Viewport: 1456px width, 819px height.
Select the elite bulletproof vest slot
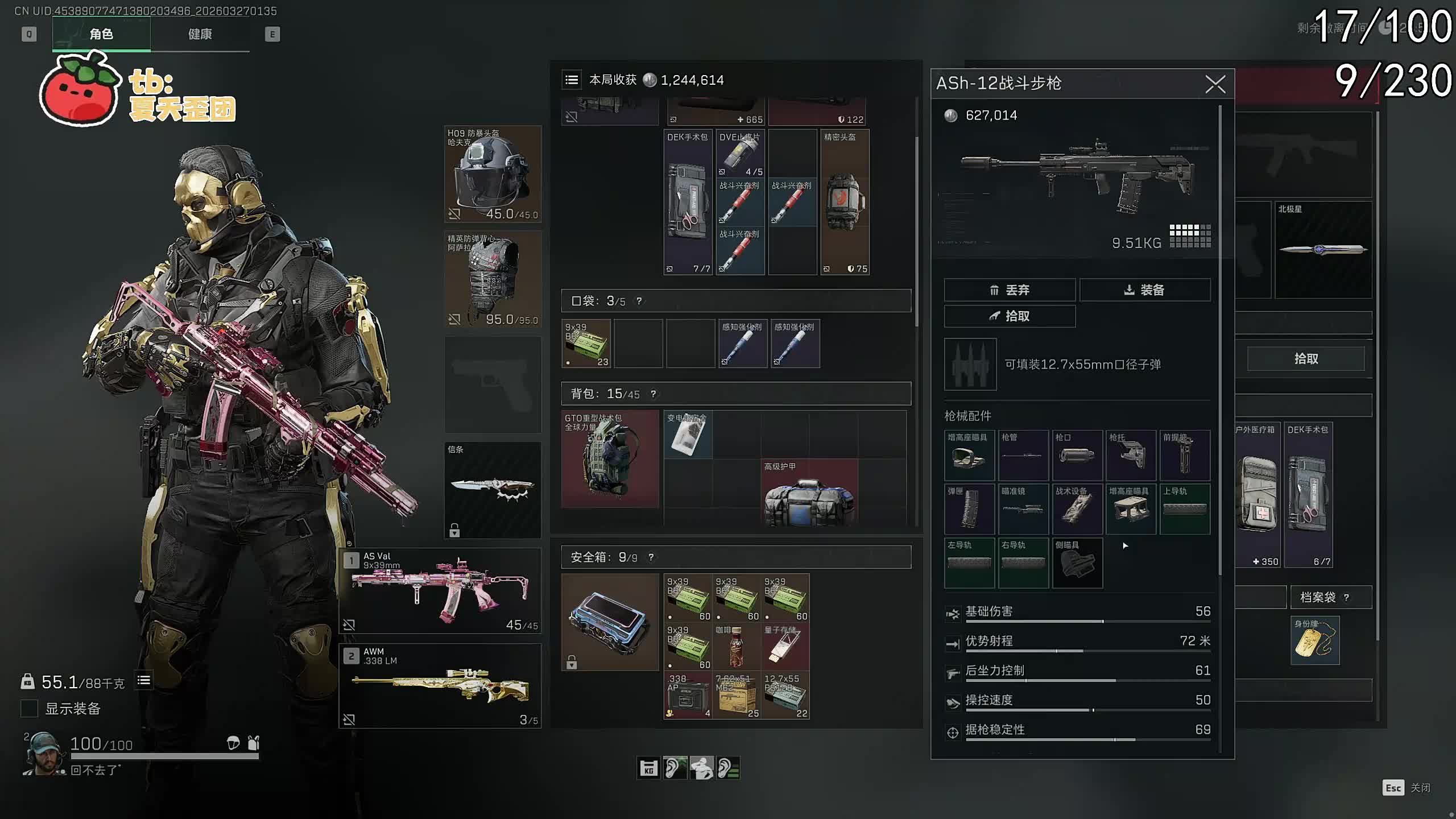(493, 279)
